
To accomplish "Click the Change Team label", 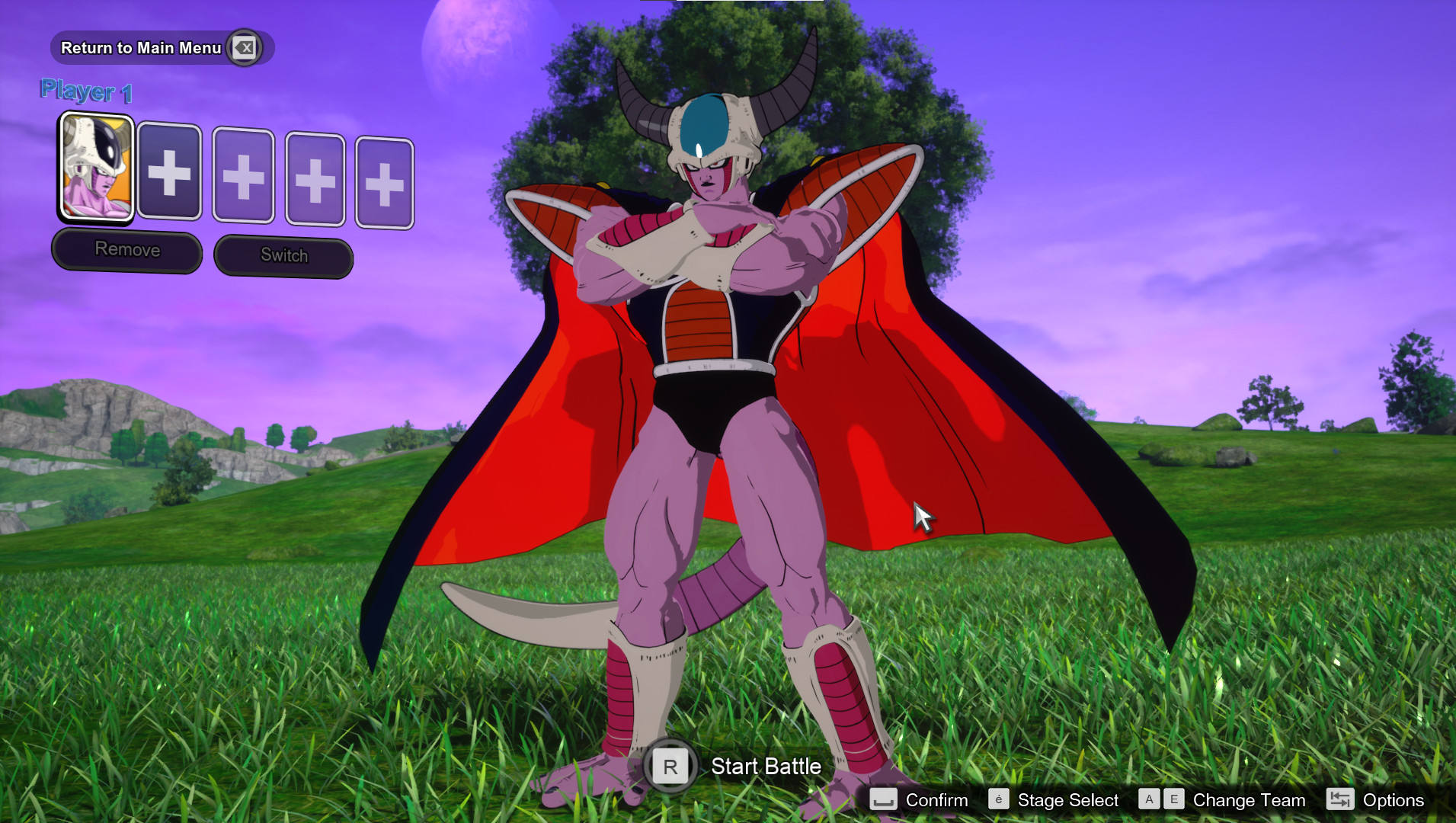I will [1248, 800].
